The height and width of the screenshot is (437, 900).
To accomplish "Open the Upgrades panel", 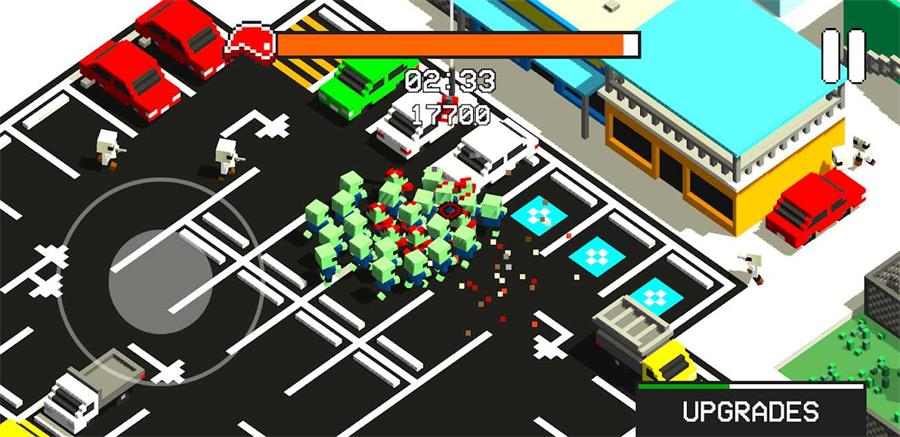I will pos(751,411).
